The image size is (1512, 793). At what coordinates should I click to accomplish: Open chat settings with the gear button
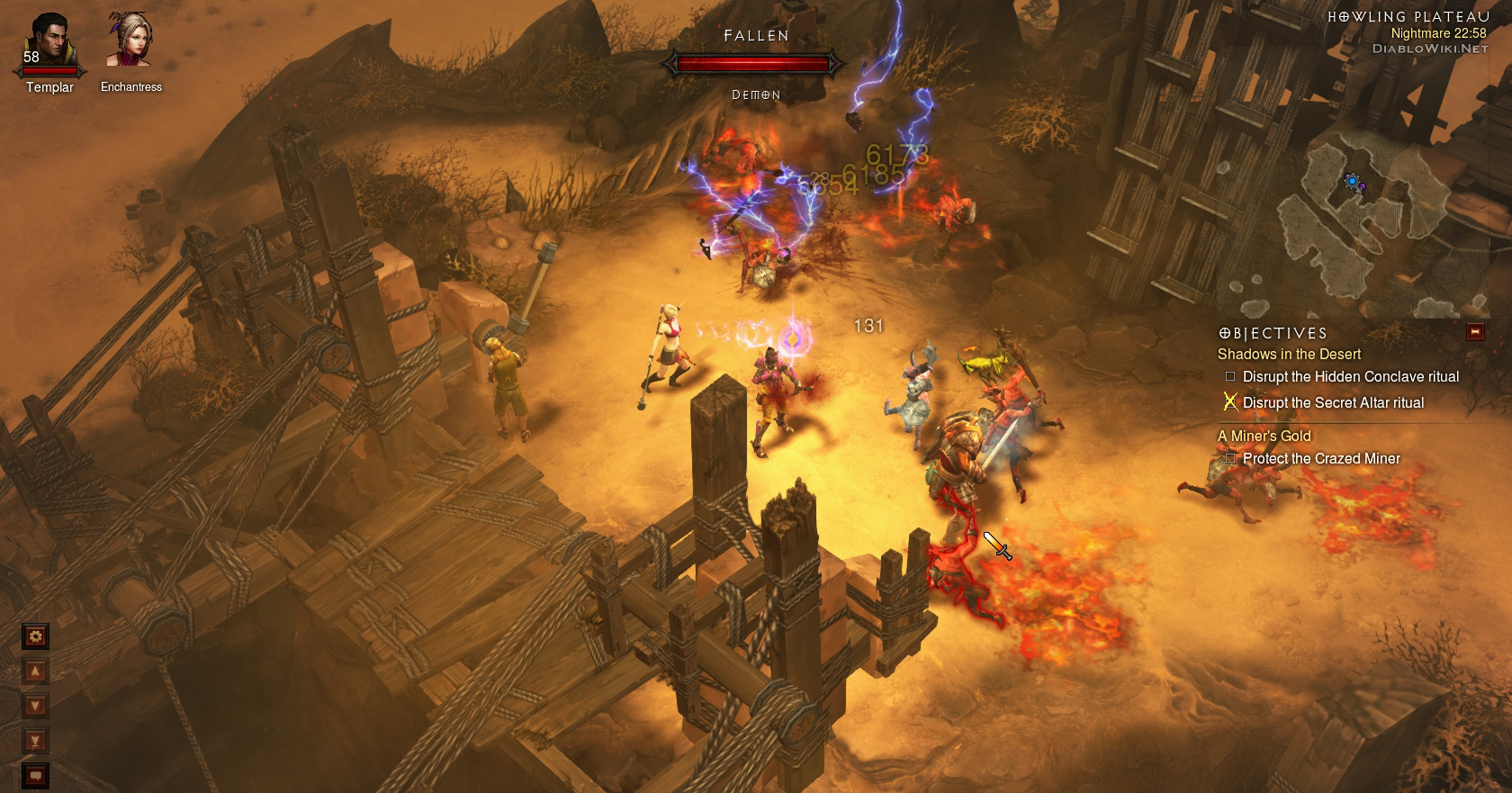[35, 637]
